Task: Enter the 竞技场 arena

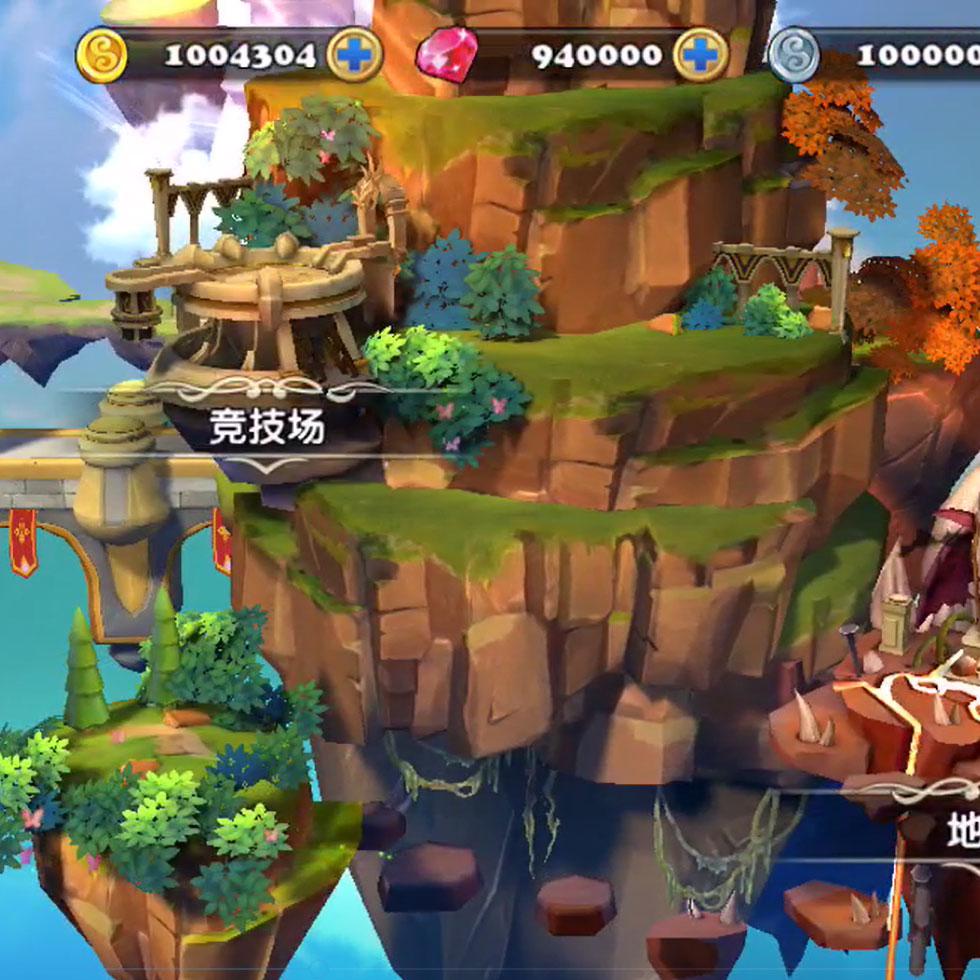Action: [x=267, y=428]
